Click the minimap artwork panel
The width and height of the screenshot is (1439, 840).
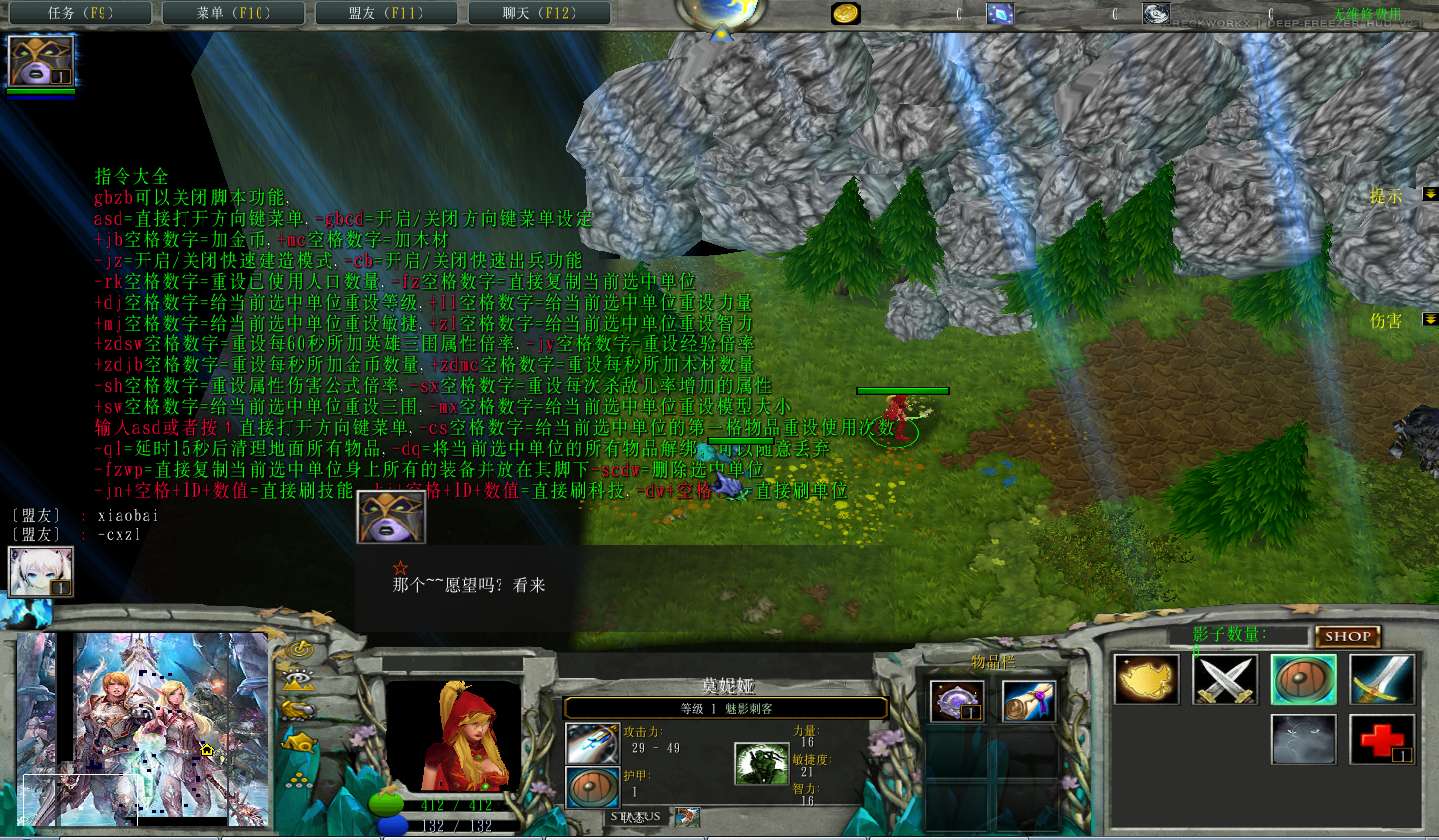click(143, 730)
